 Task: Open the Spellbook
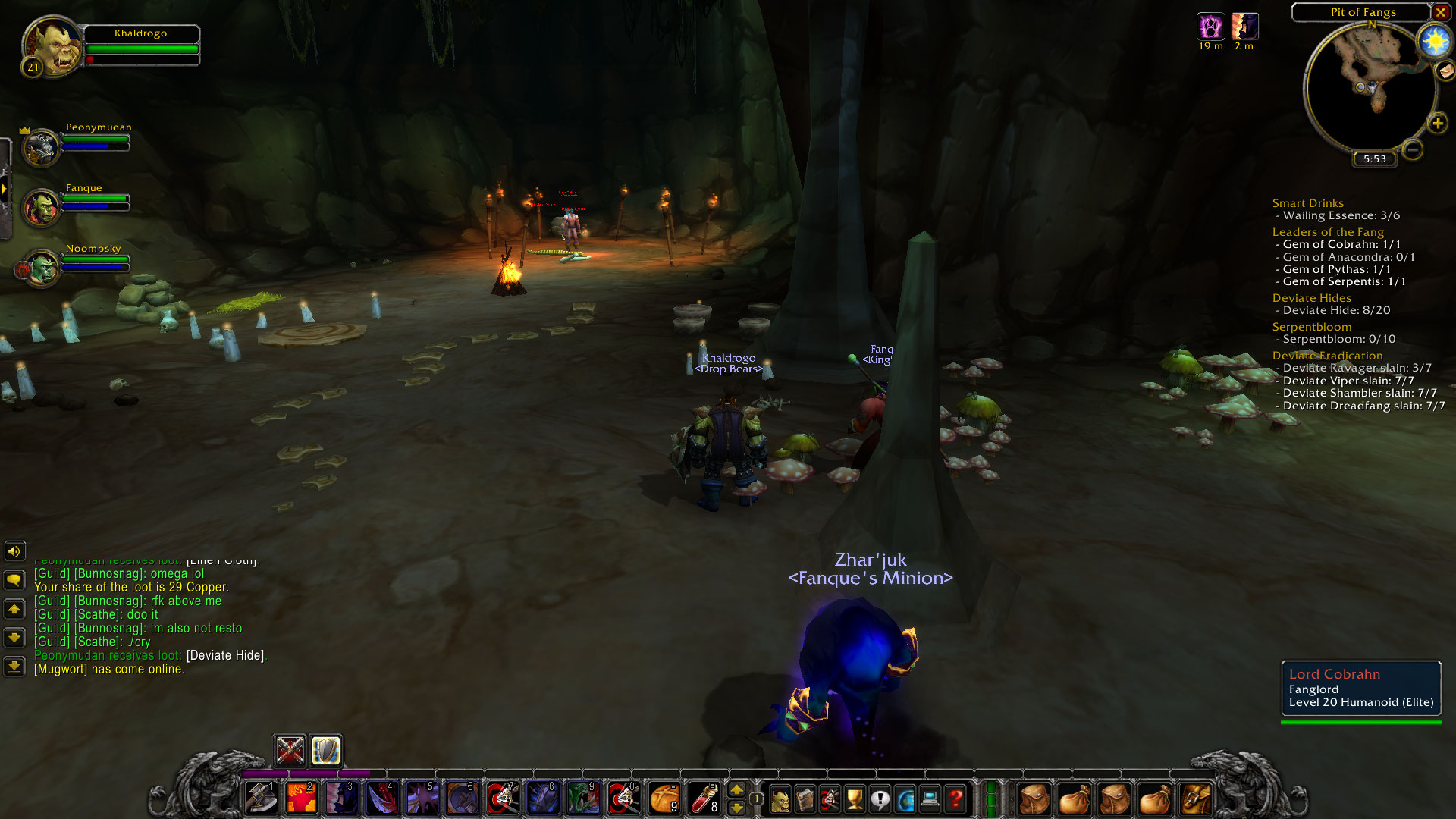805,799
